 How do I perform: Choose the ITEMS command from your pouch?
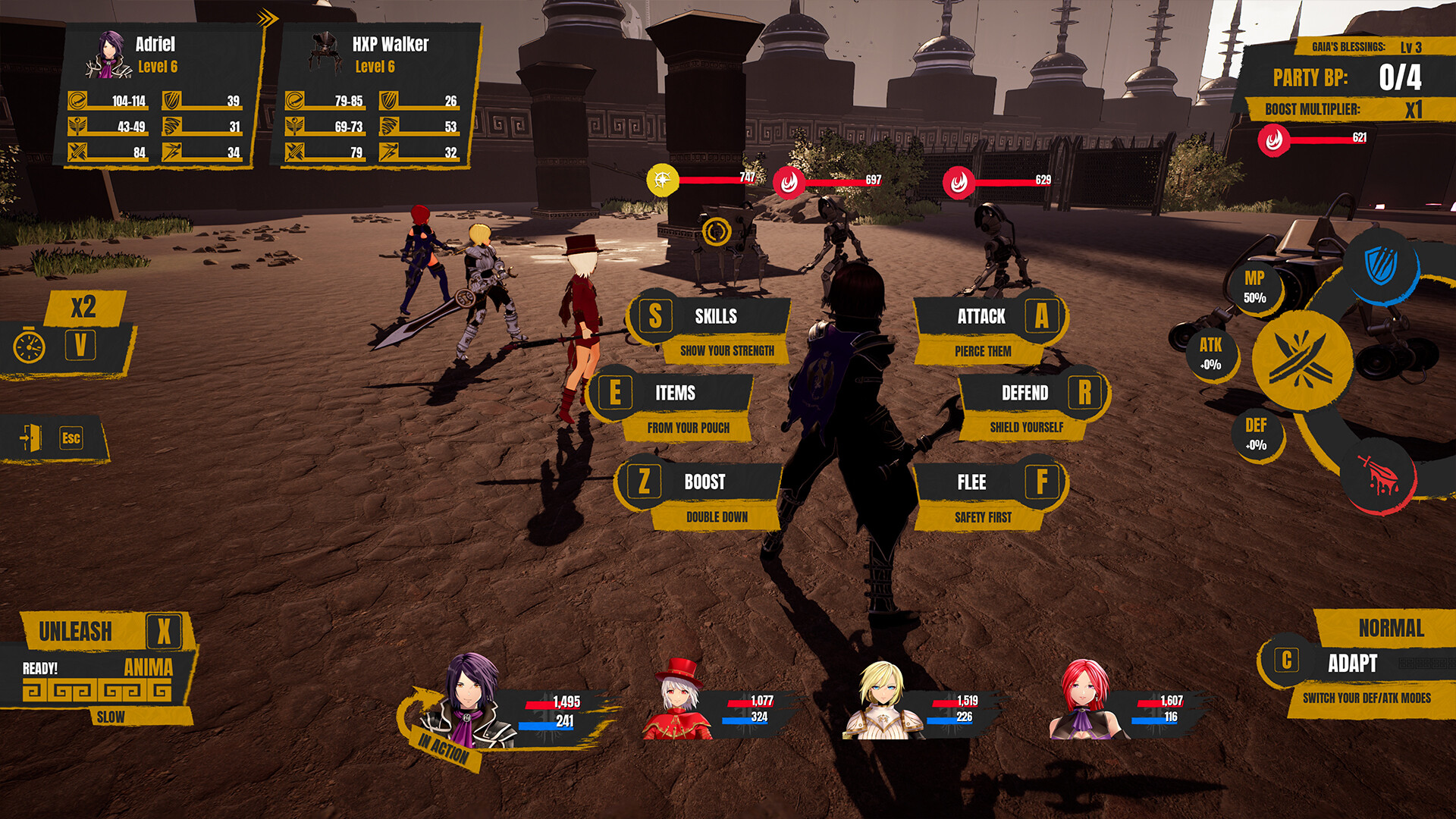point(677,394)
